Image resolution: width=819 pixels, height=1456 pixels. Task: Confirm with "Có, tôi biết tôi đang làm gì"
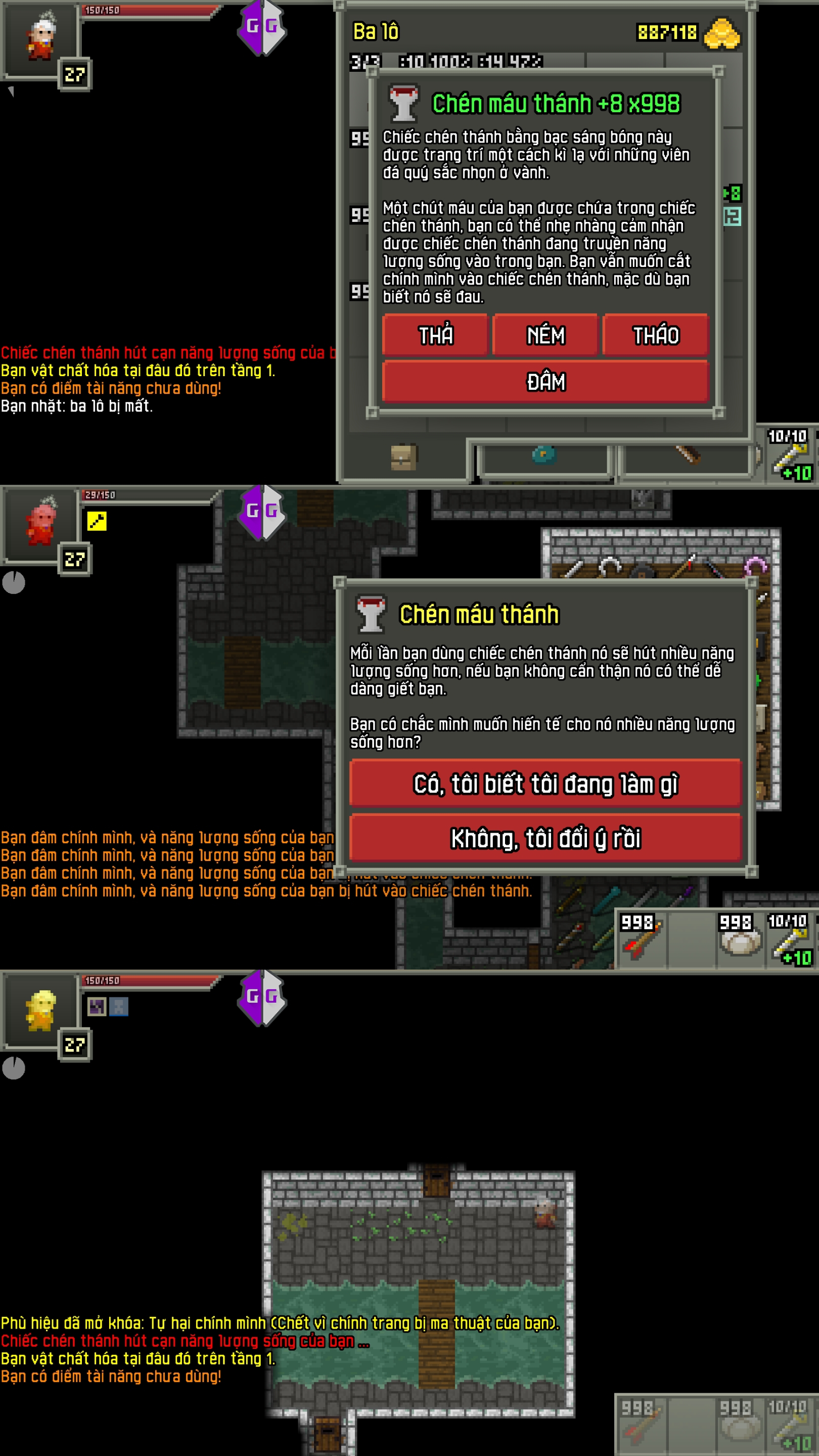click(x=545, y=784)
